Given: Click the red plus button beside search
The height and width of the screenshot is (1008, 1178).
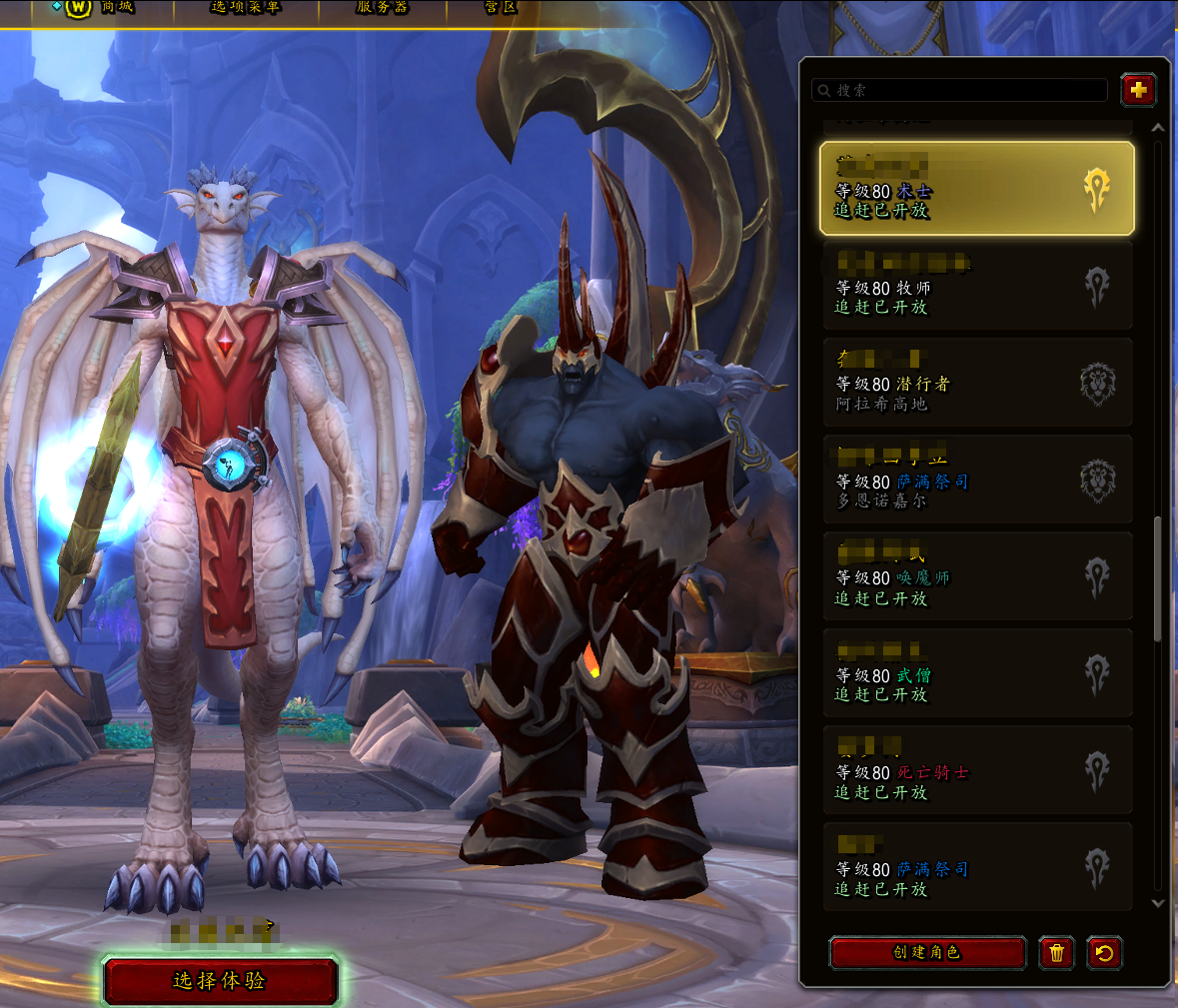Looking at the screenshot, I should (x=1138, y=90).
